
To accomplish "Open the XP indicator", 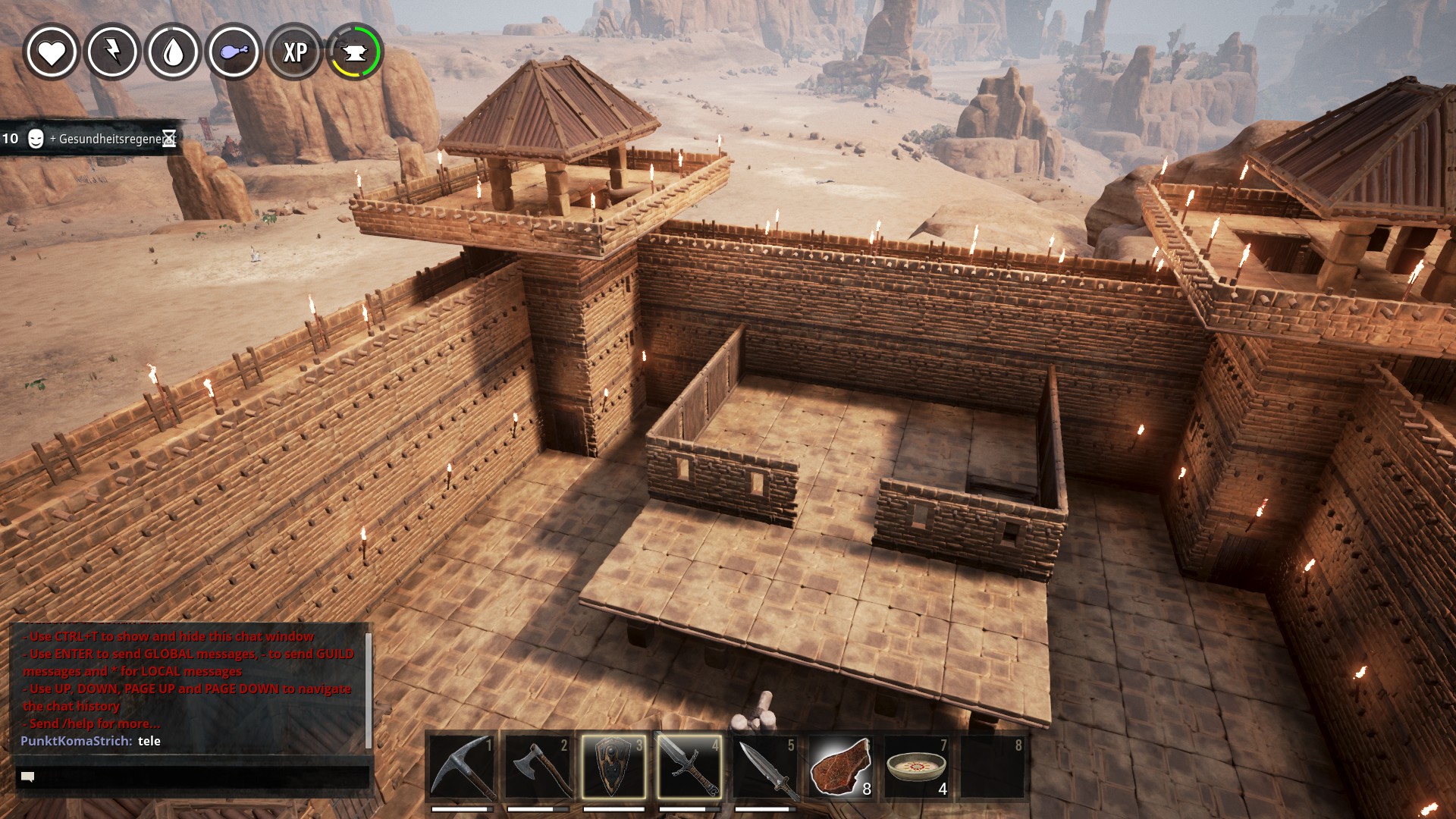I will pos(295,52).
